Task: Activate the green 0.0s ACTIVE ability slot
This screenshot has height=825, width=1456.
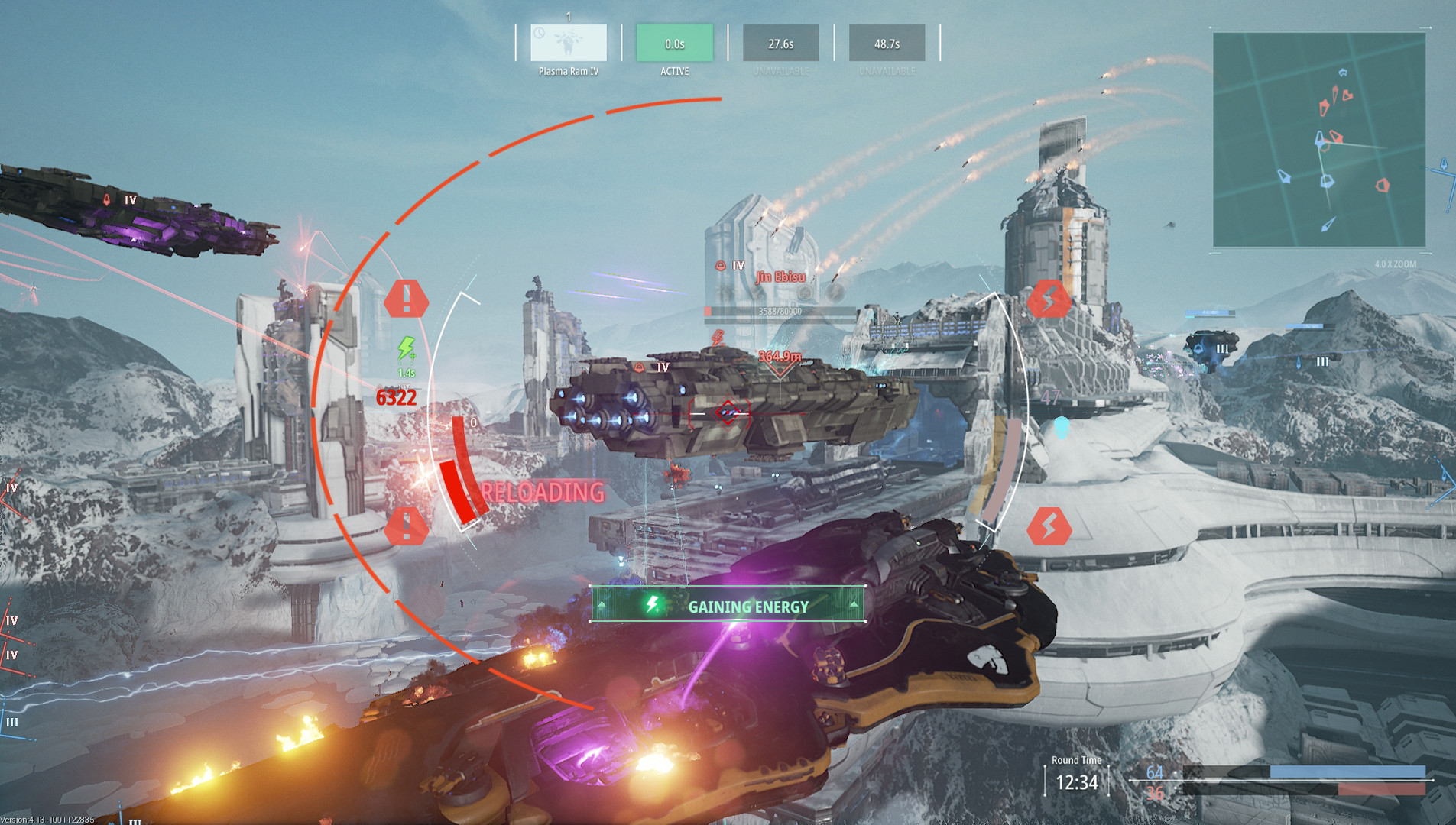Action: [x=674, y=44]
